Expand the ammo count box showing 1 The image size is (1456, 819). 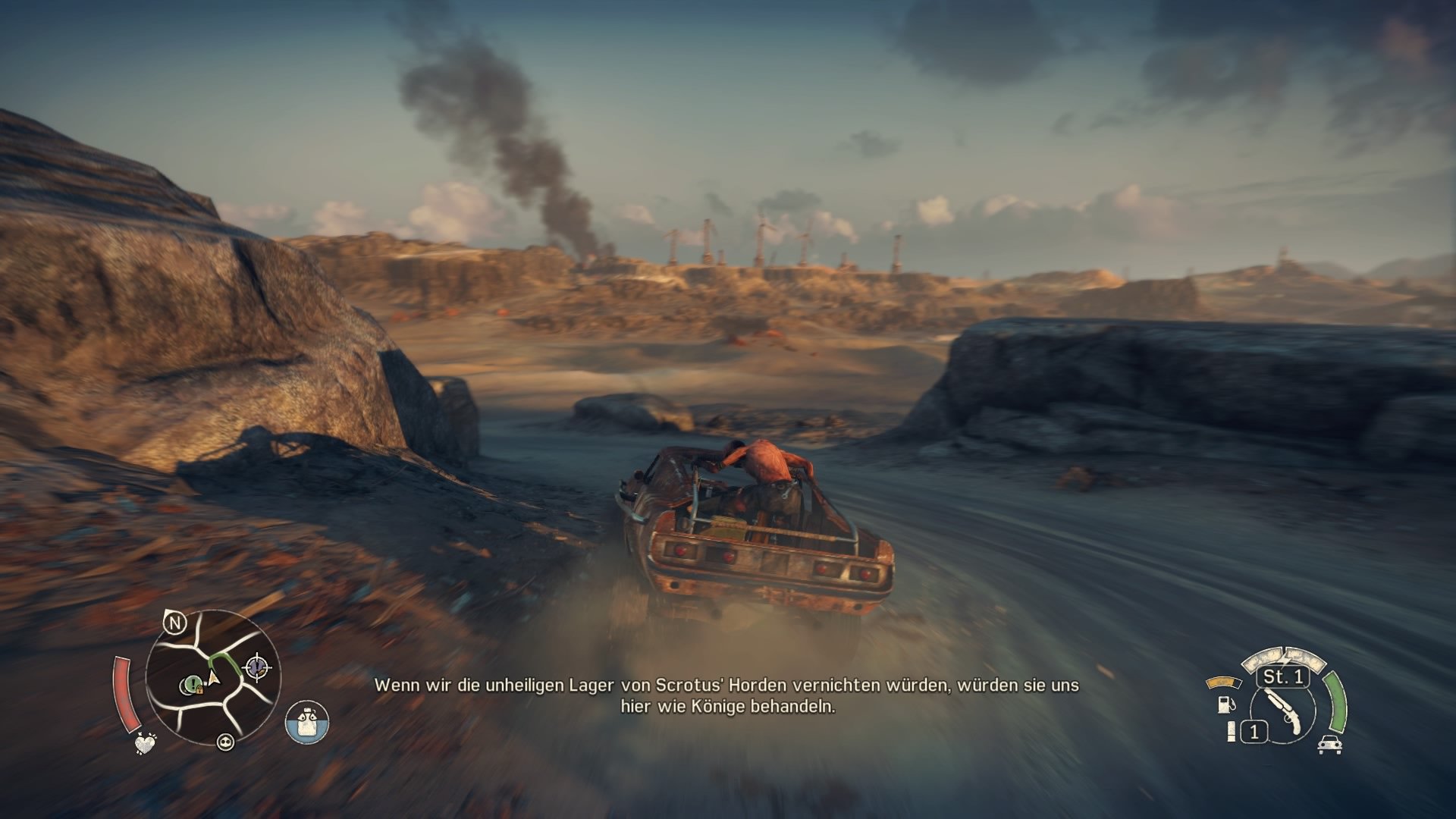click(x=1254, y=731)
